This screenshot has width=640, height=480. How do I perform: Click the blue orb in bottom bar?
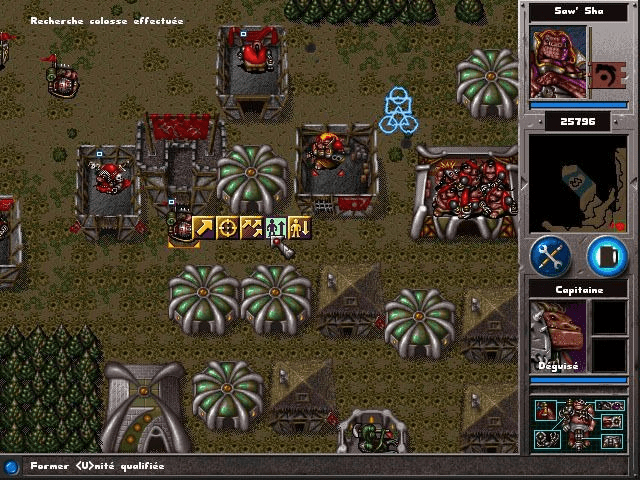(11, 466)
